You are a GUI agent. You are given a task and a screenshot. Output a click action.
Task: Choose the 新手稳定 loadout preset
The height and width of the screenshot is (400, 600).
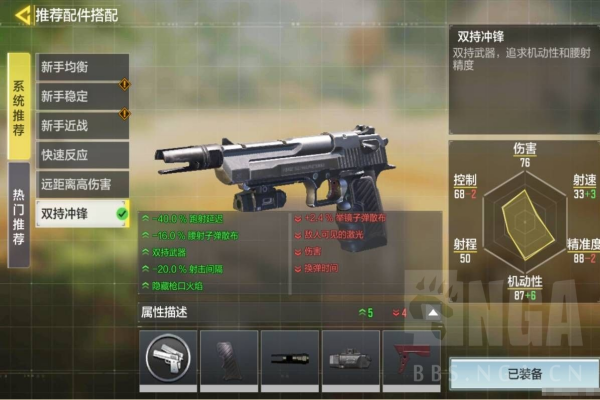pos(82,96)
